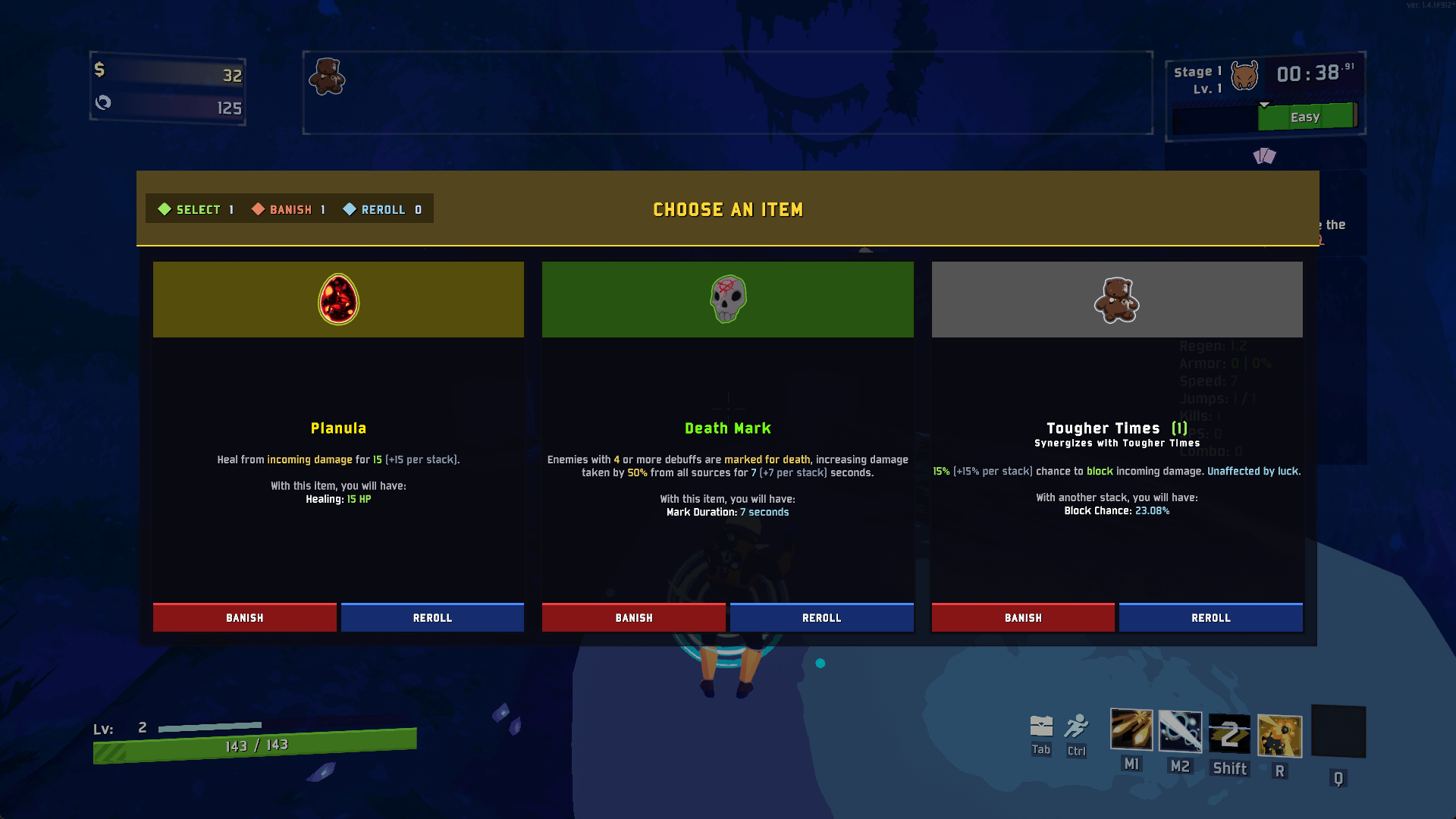This screenshot has width=1456, height=819.
Task: Banish the Death Mark item
Action: coord(633,617)
